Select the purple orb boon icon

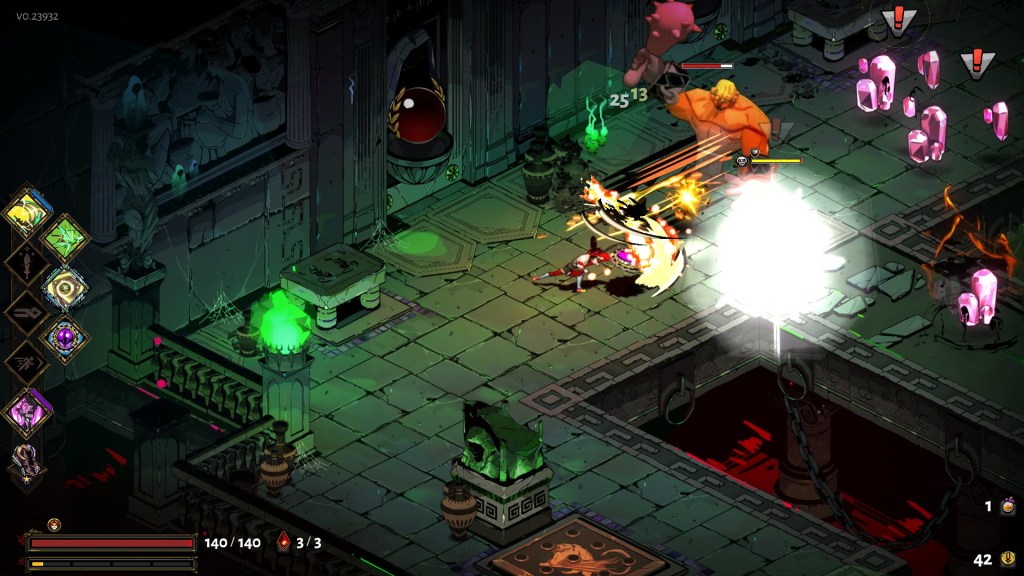click(x=65, y=337)
